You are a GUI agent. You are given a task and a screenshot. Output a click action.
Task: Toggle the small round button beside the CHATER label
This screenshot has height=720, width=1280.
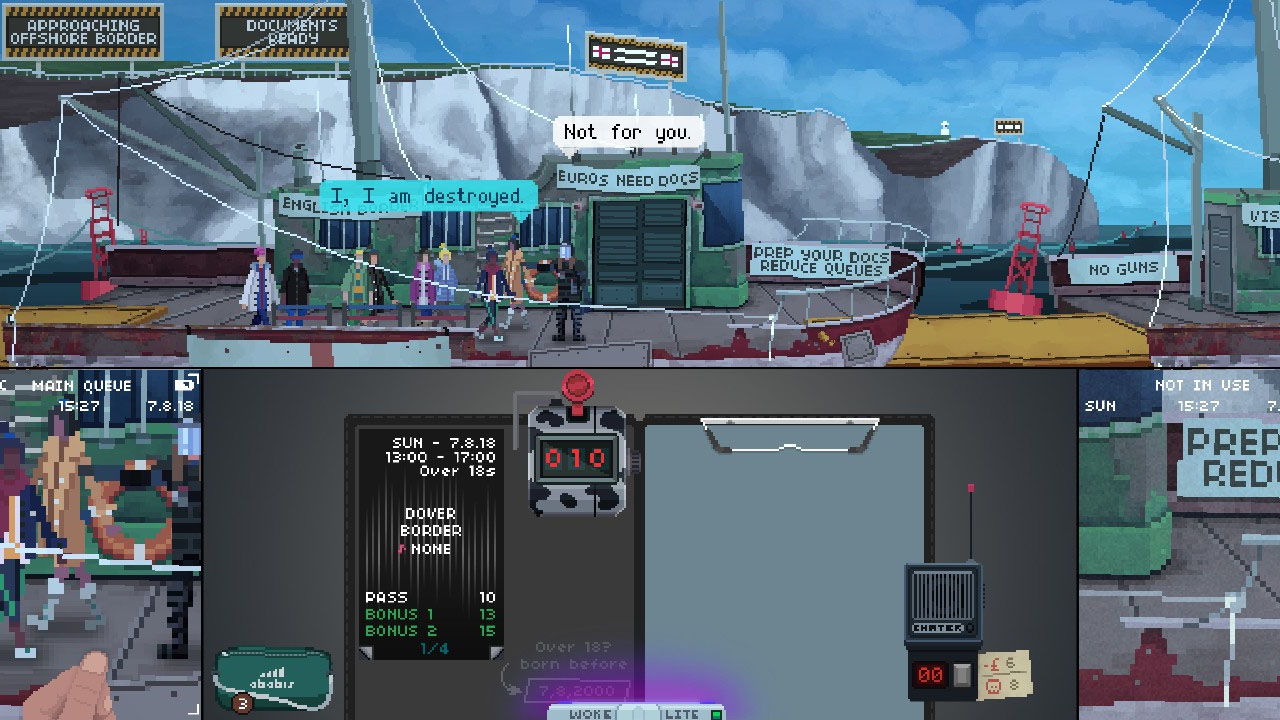971,627
